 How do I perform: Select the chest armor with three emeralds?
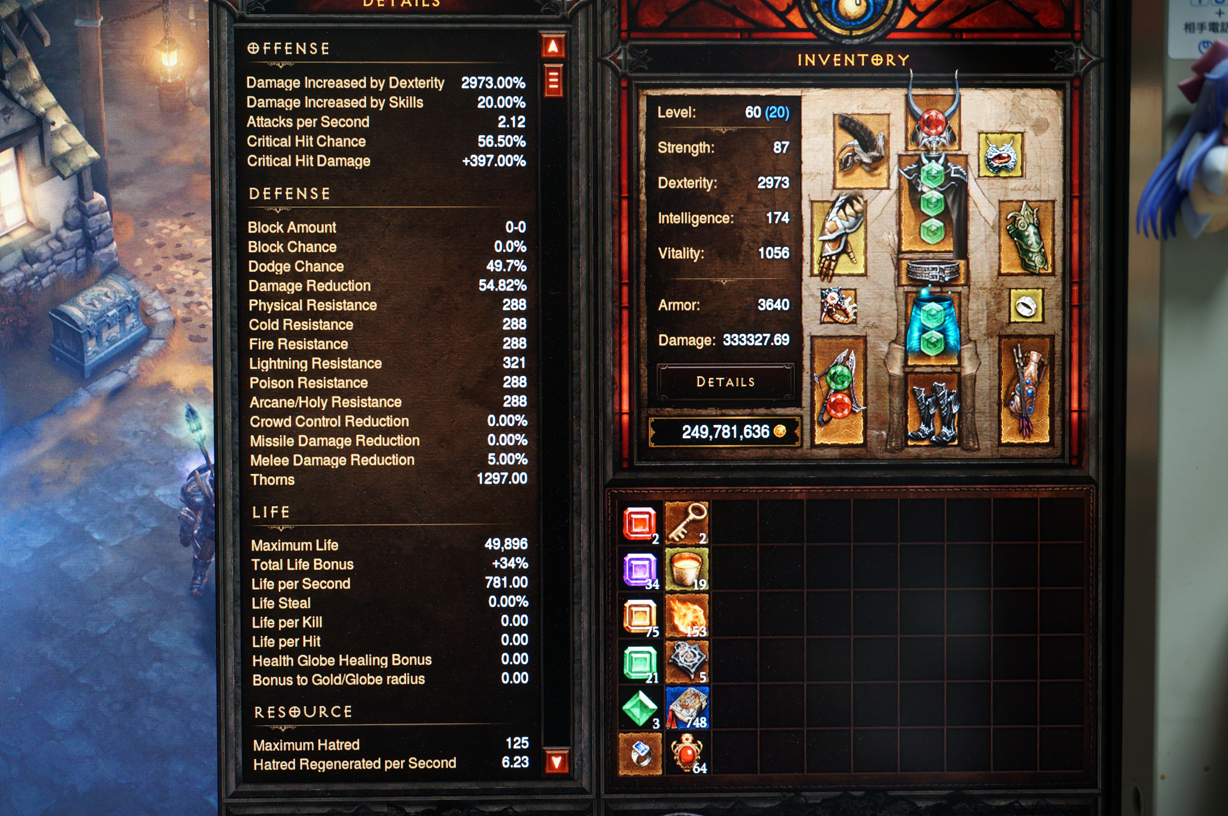click(x=932, y=203)
